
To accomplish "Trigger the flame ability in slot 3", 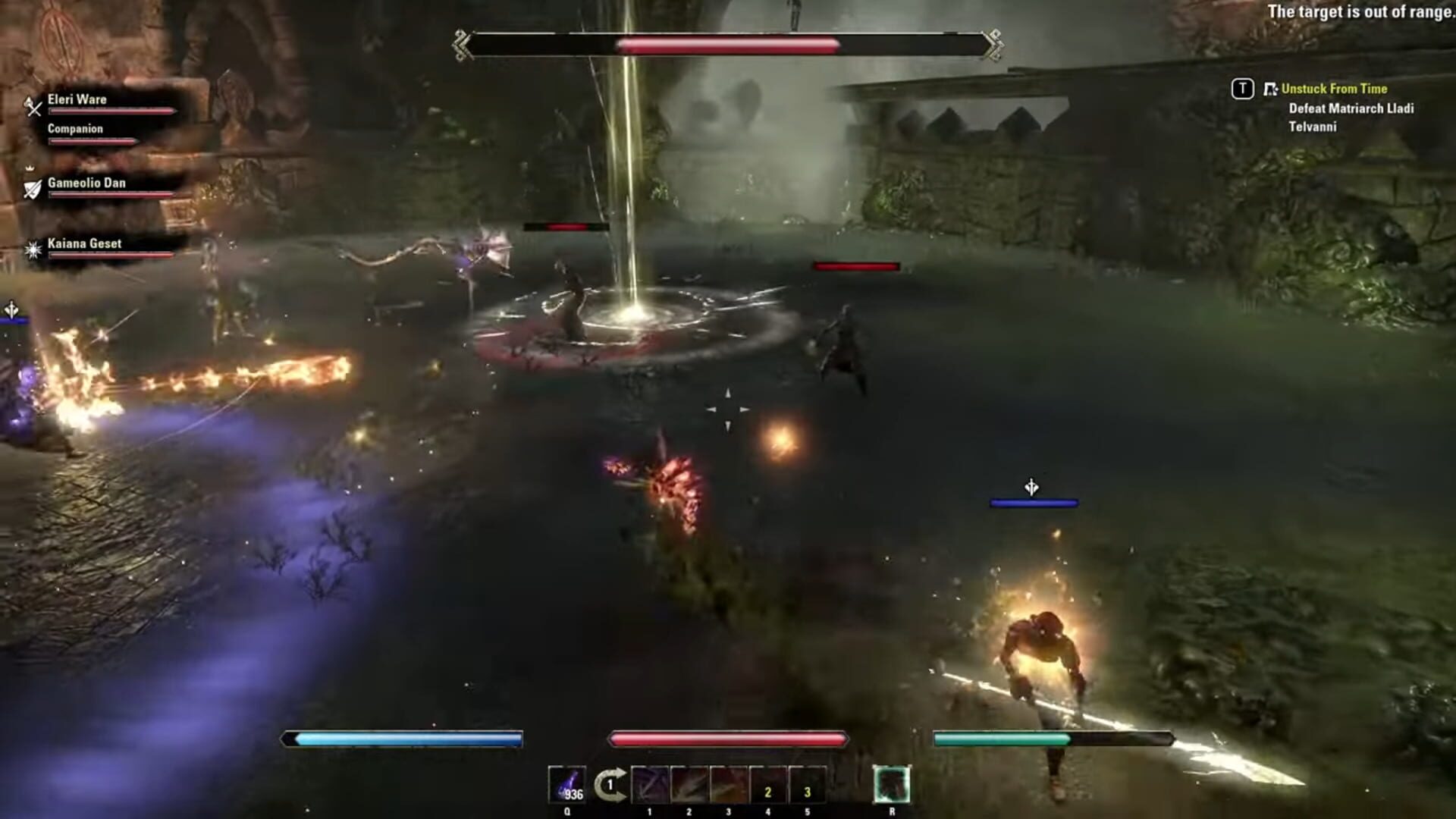I will 730,785.
